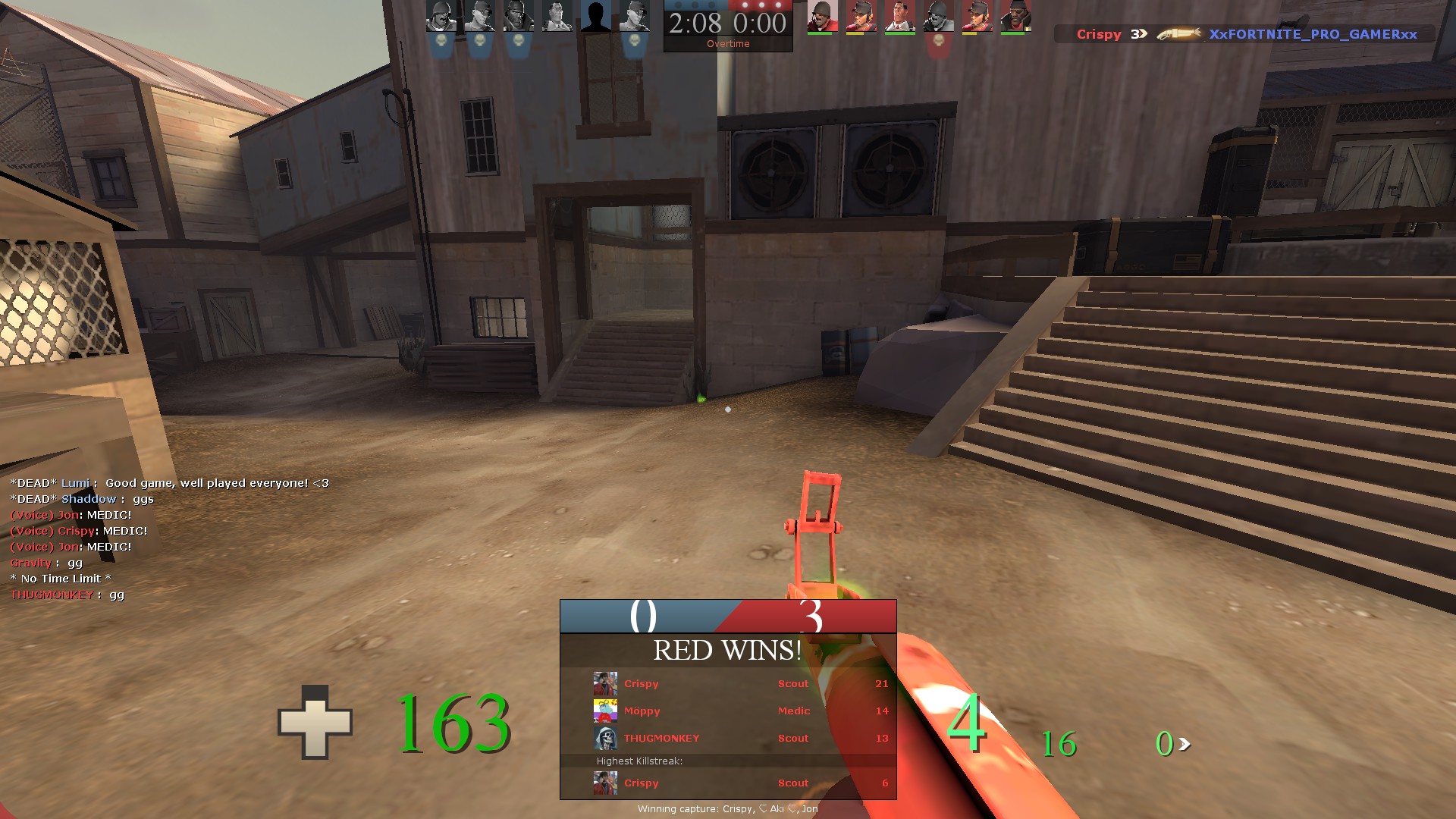This screenshot has width=1456, height=819.
Task: Pick the greyed-out dead RED Soldier portrait
Action: (x=939, y=16)
